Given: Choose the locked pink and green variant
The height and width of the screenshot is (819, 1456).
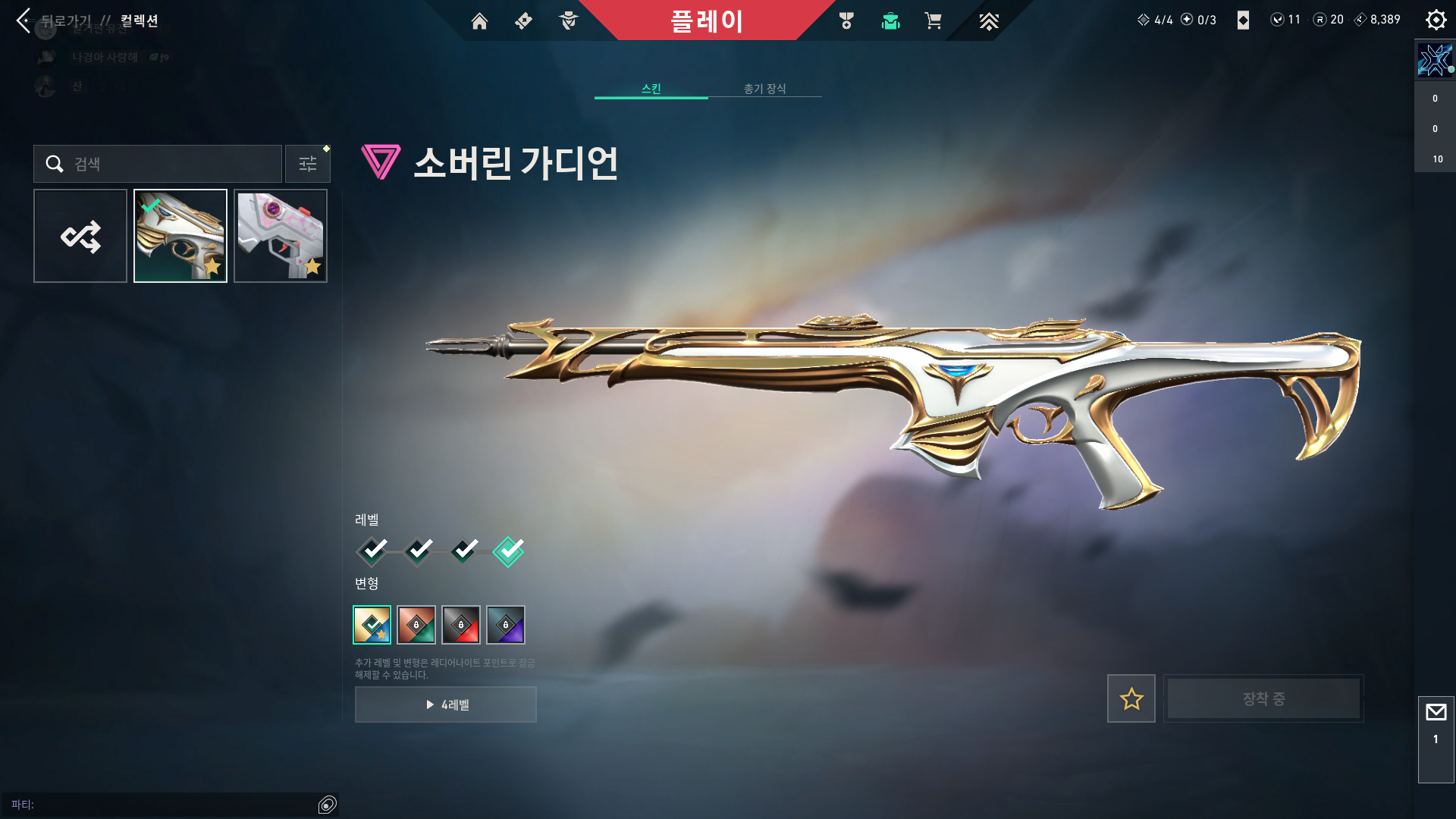Looking at the screenshot, I should (416, 625).
